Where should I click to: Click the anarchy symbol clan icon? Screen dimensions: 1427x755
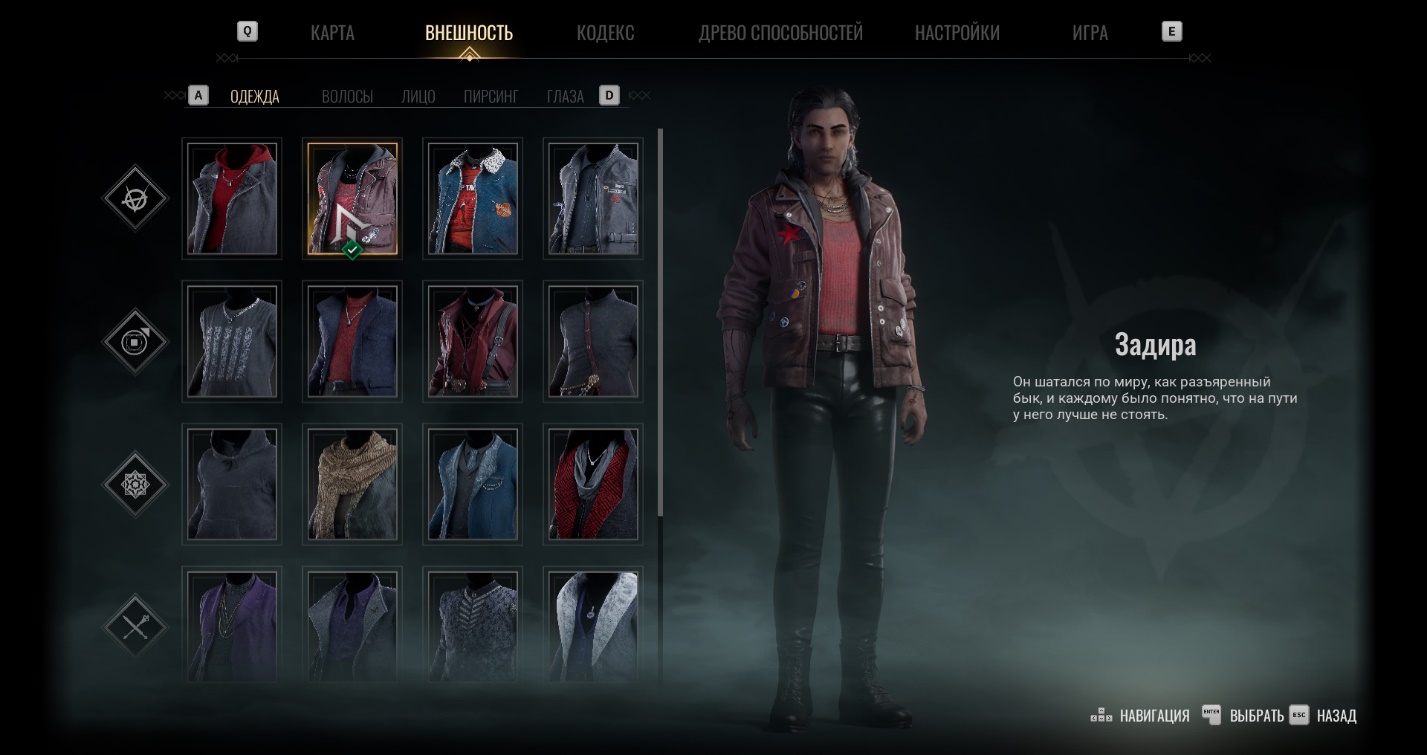(135, 198)
